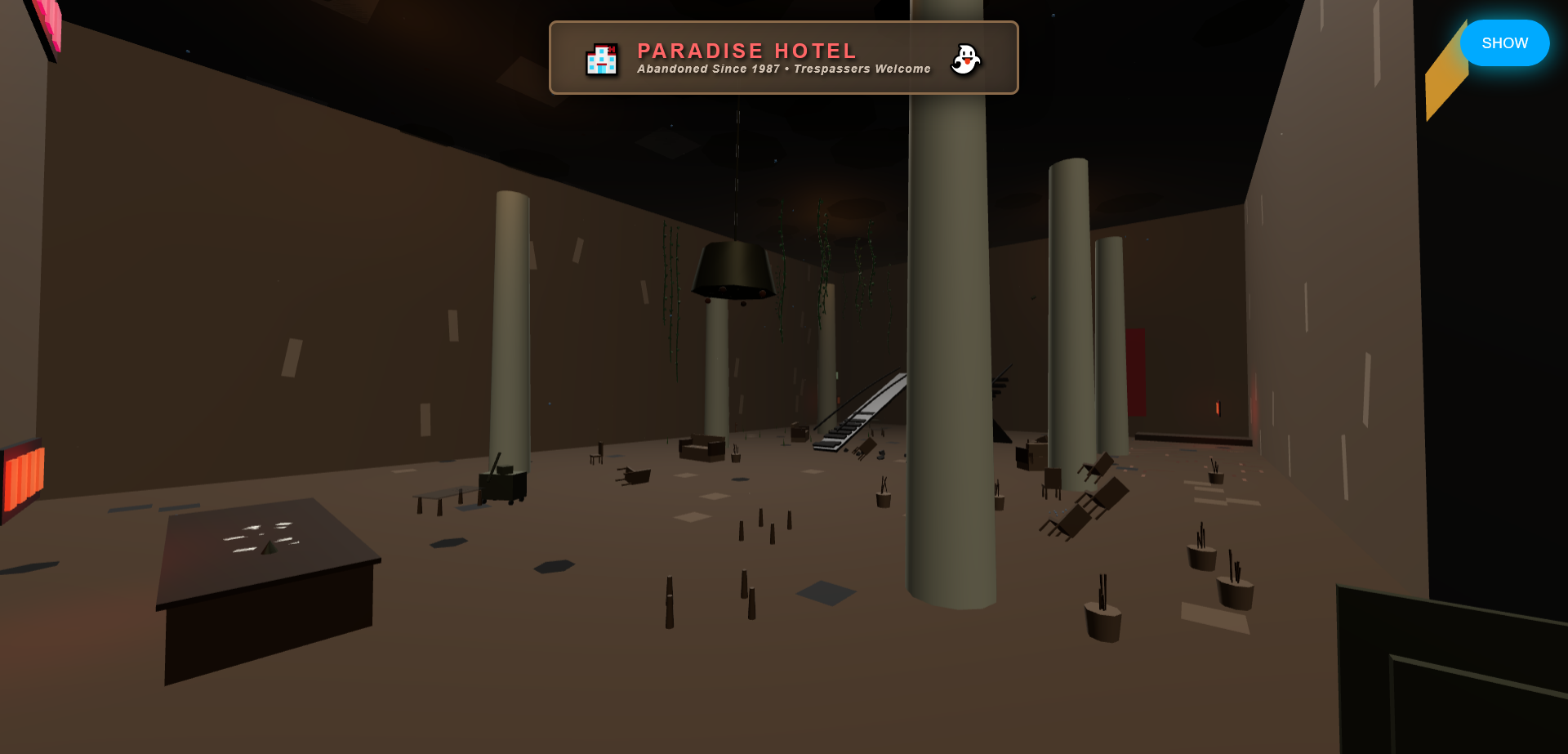Click the PARADISE HOTEL title
This screenshot has width=1568, height=754.
[x=746, y=51]
